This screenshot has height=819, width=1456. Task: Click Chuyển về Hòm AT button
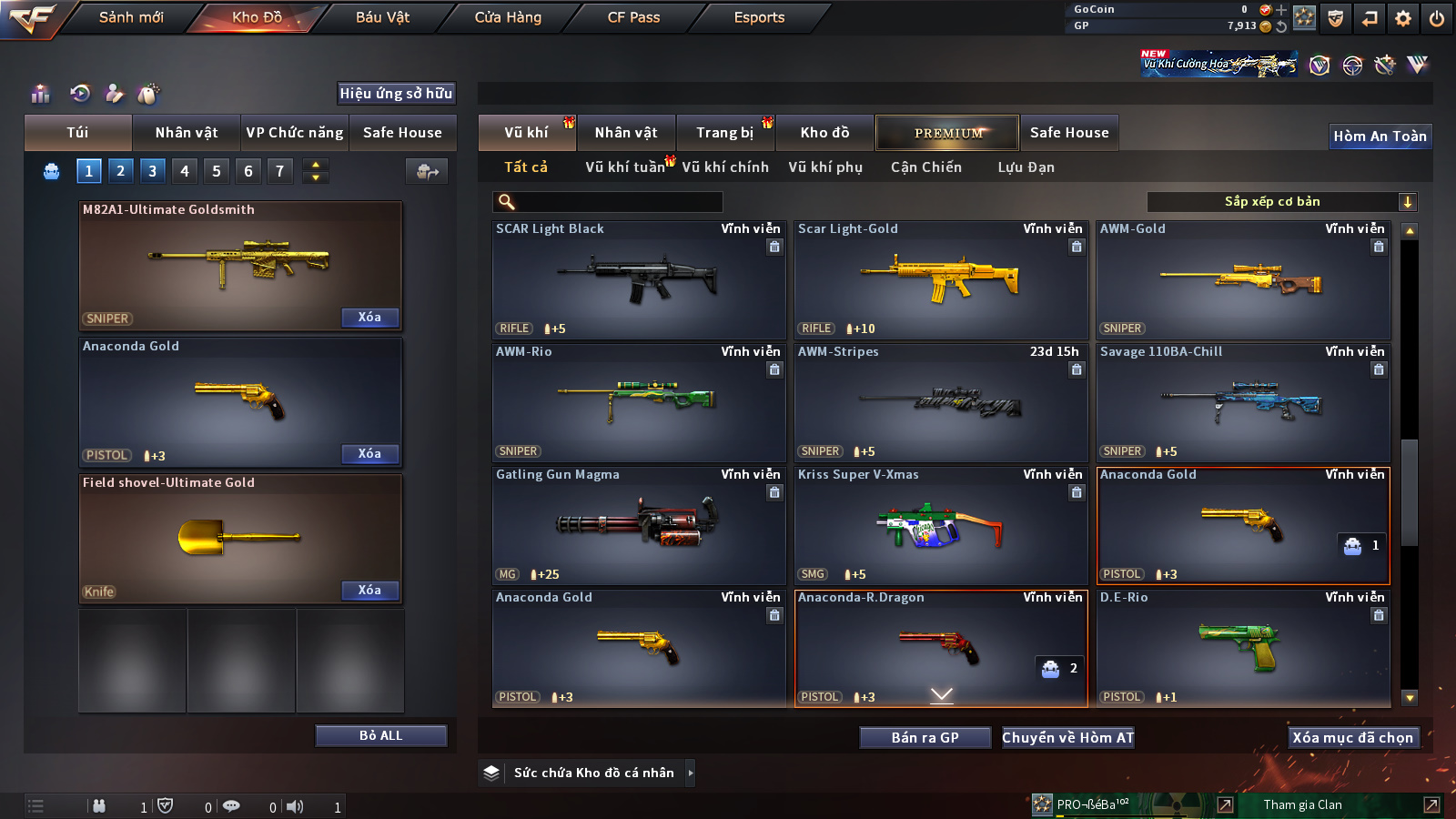click(1067, 737)
